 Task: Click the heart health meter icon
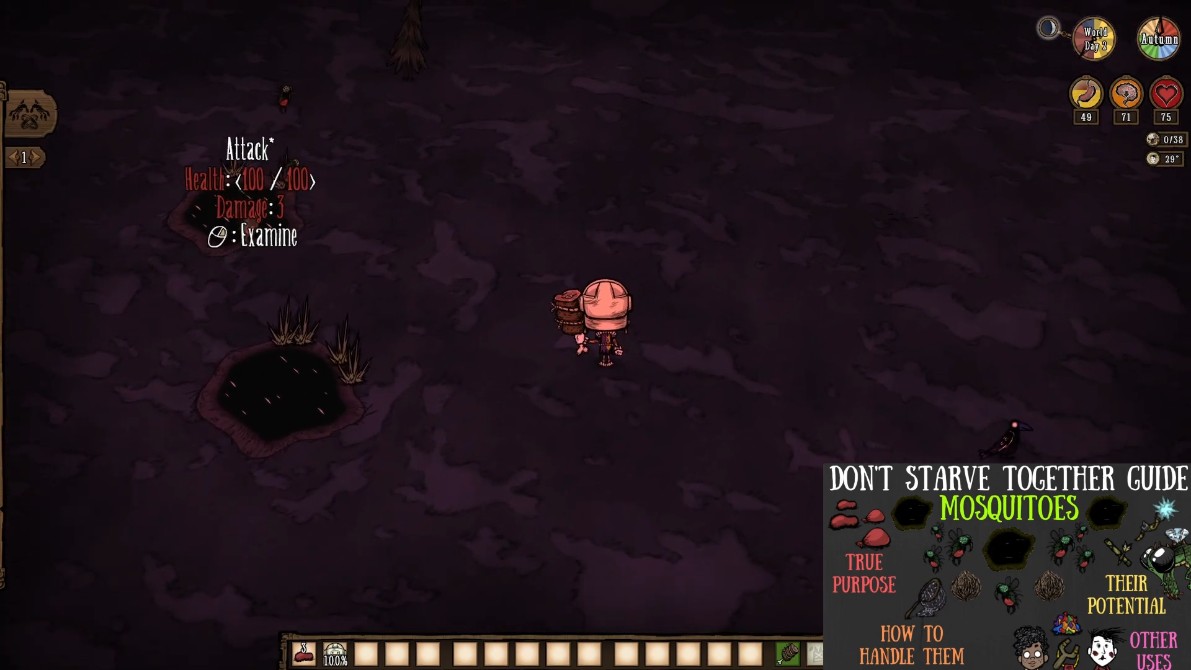click(1166, 94)
